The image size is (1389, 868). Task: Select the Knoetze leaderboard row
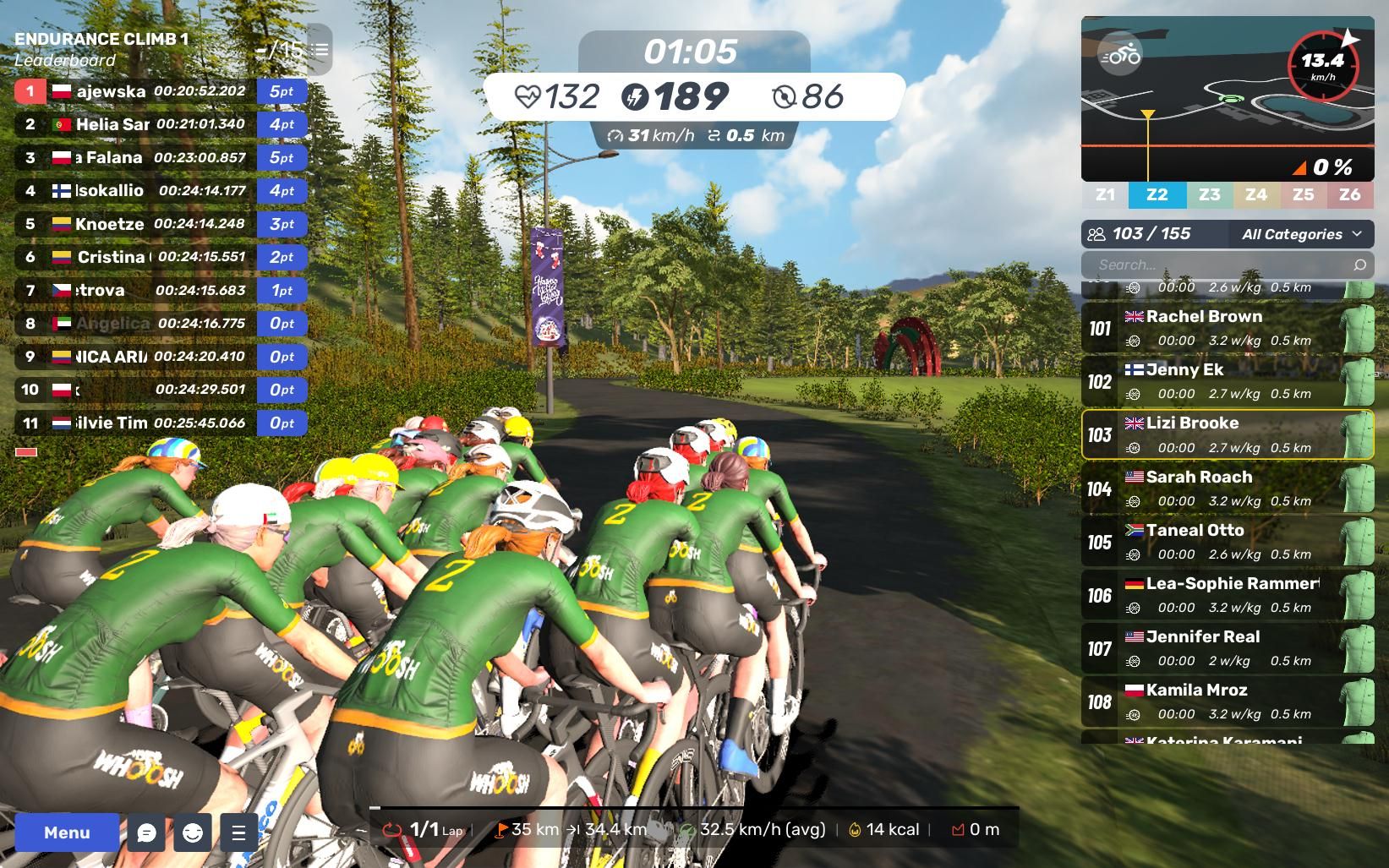coord(161,224)
